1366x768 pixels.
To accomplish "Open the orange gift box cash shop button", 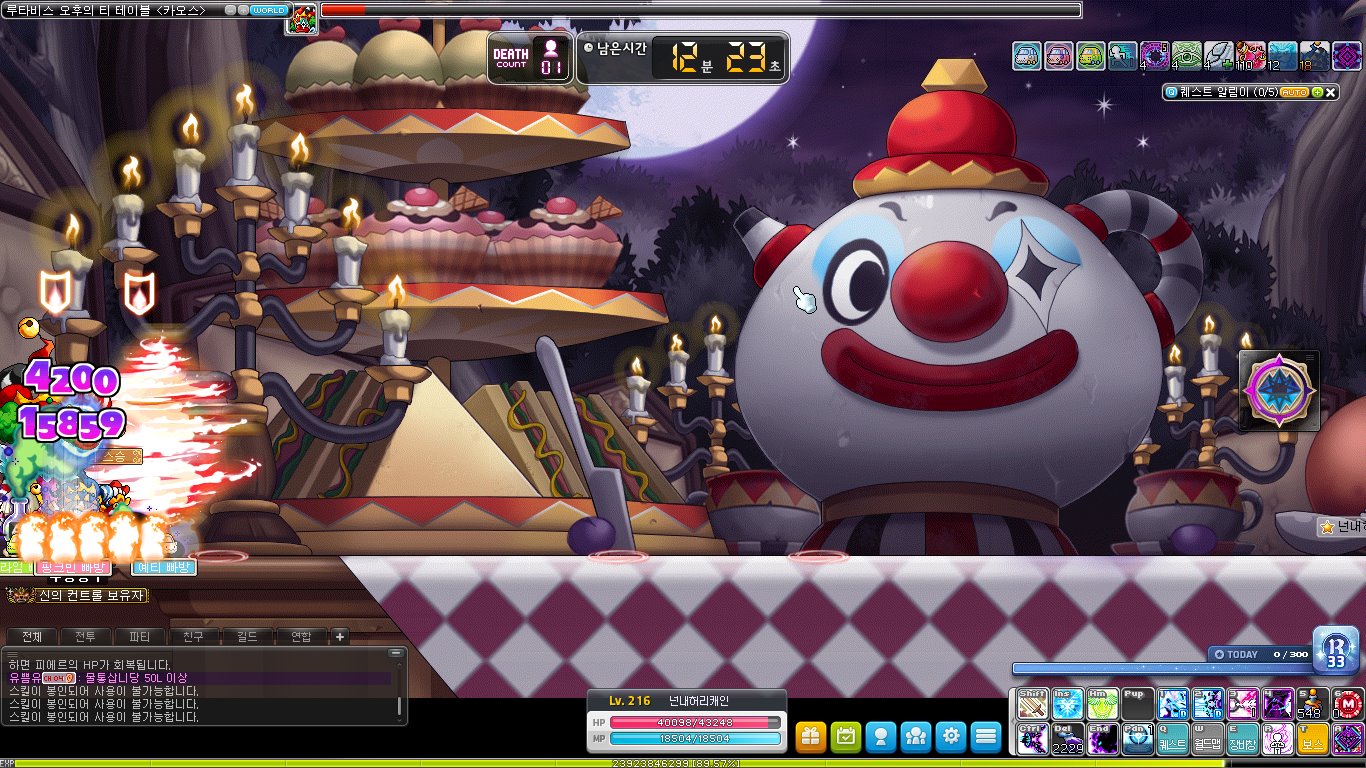I will (x=811, y=737).
